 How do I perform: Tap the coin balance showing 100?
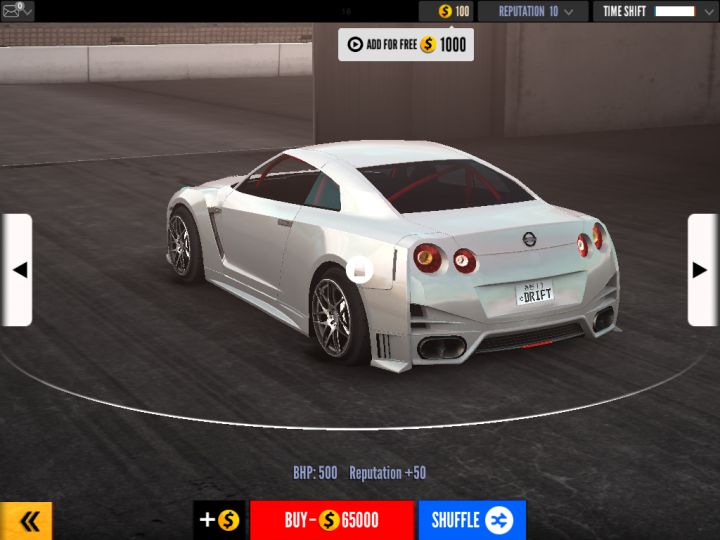446,11
